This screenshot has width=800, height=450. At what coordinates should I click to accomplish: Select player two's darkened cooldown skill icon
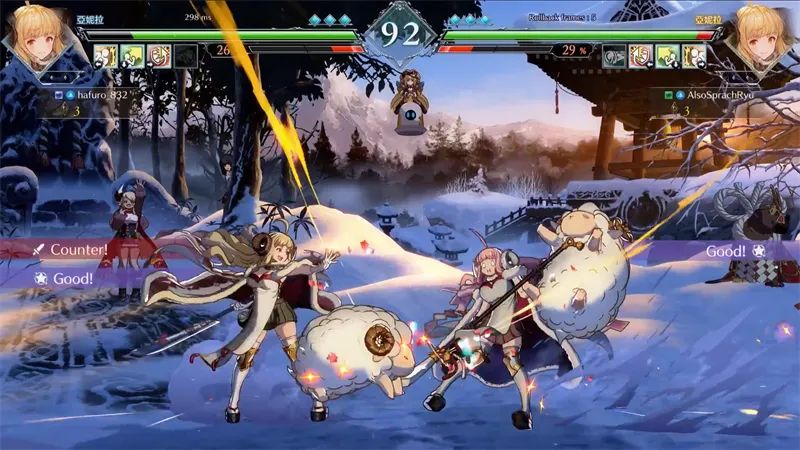pyautogui.click(x=615, y=57)
